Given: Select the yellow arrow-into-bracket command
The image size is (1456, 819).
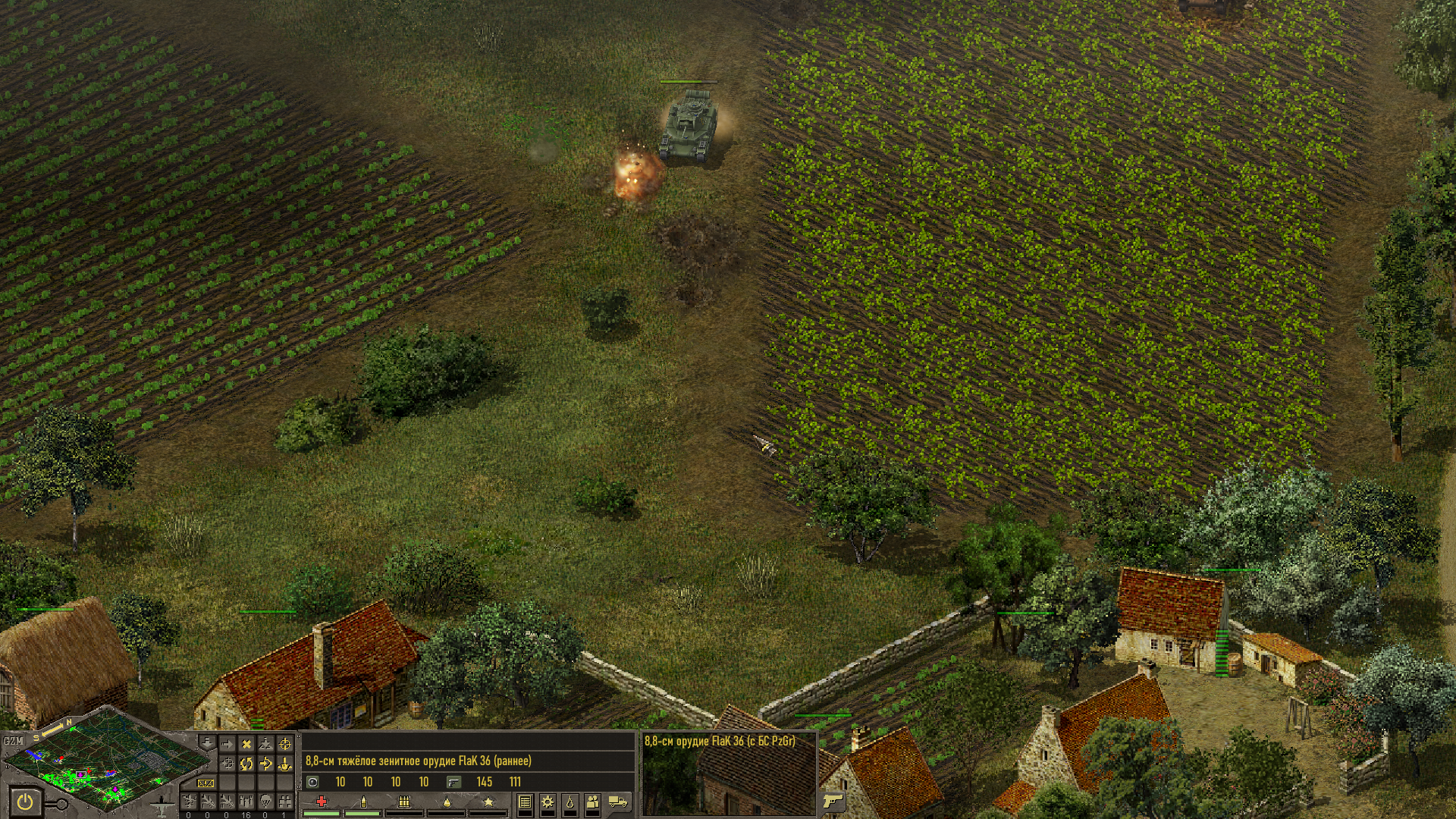Looking at the screenshot, I should 265,764.
